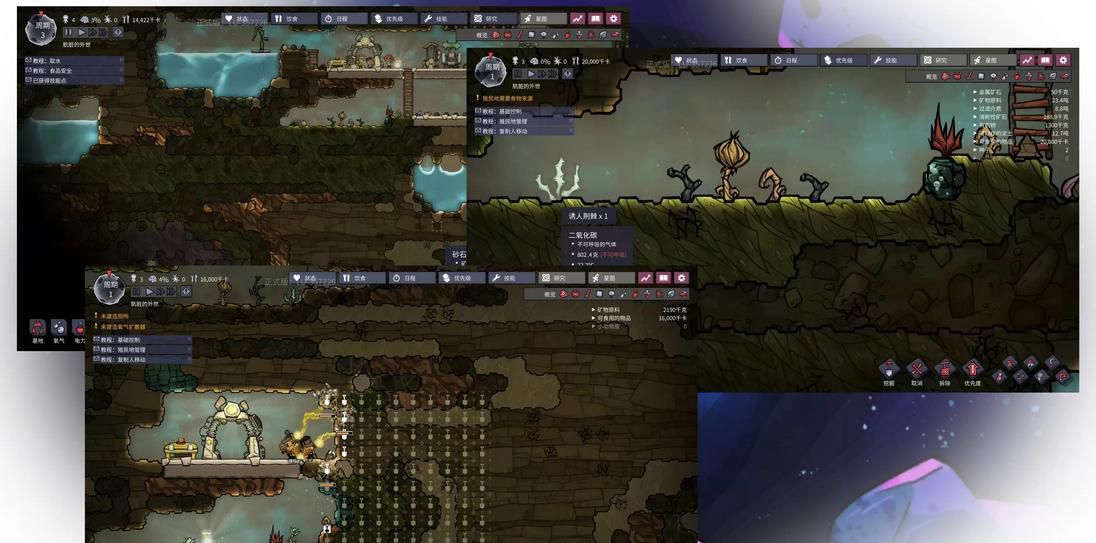
Task: Activate the 取消 cancel tool
Action: (916, 370)
